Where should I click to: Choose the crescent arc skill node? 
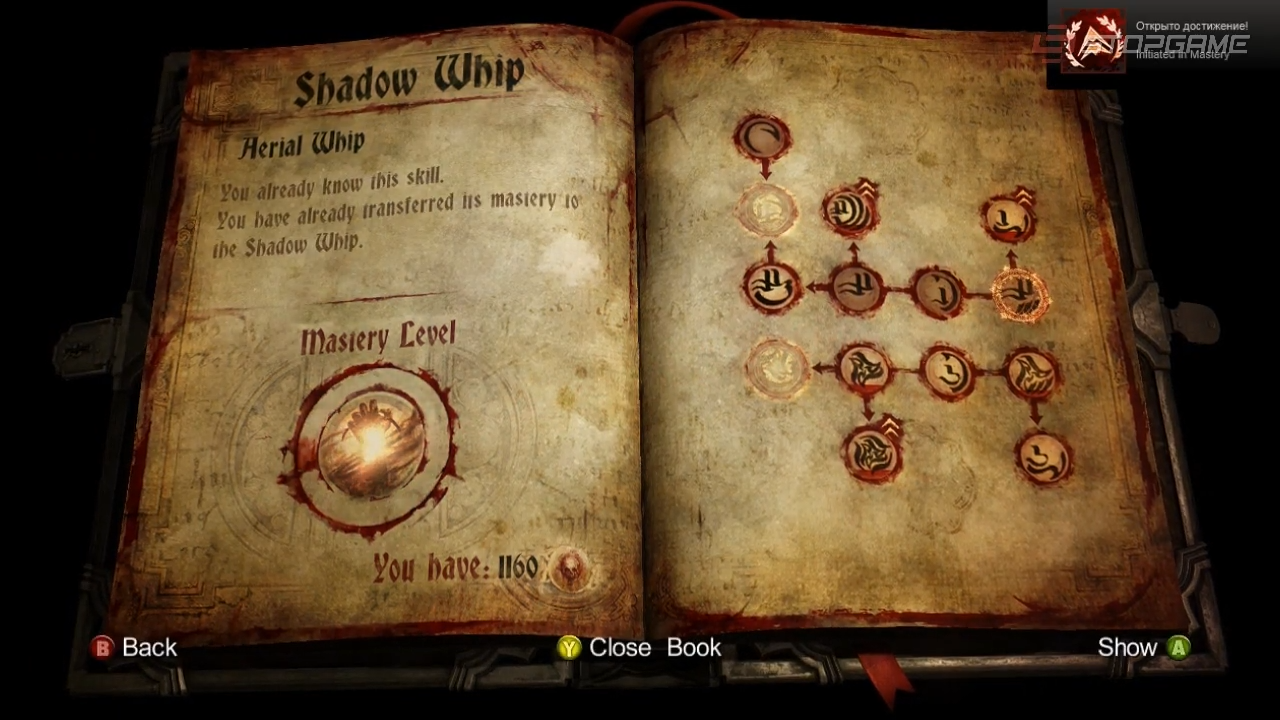click(x=763, y=138)
